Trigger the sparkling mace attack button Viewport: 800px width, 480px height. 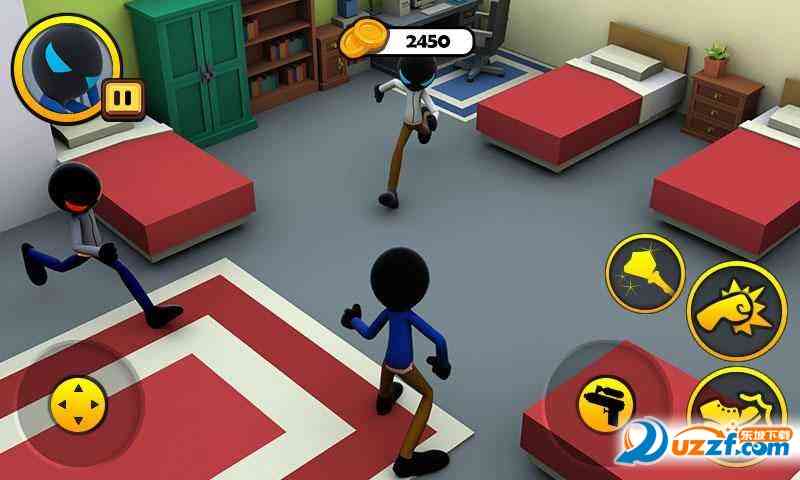pyautogui.click(x=645, y=273)
